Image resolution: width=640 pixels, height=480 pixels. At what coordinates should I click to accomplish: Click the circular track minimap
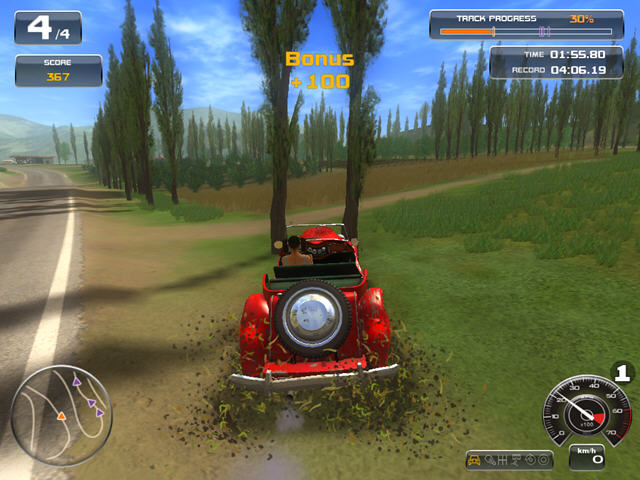pos(61,402)
